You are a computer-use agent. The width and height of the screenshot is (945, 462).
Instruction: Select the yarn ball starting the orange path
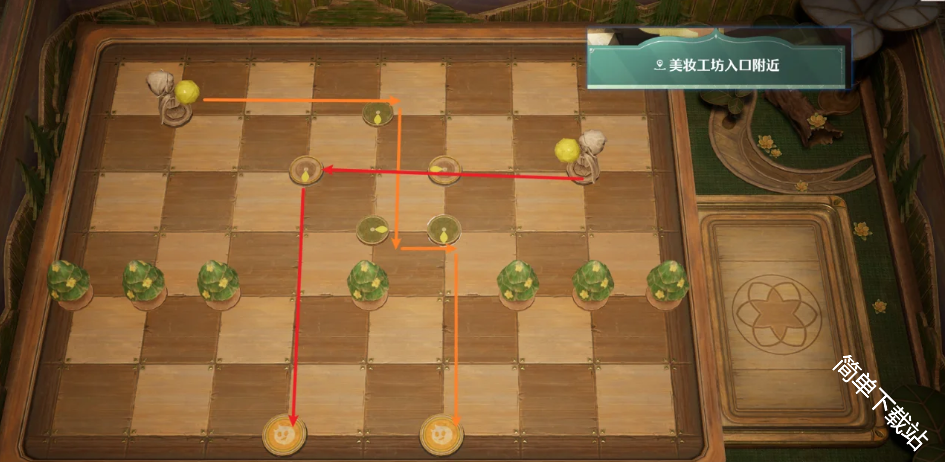[x=187, y=93]
